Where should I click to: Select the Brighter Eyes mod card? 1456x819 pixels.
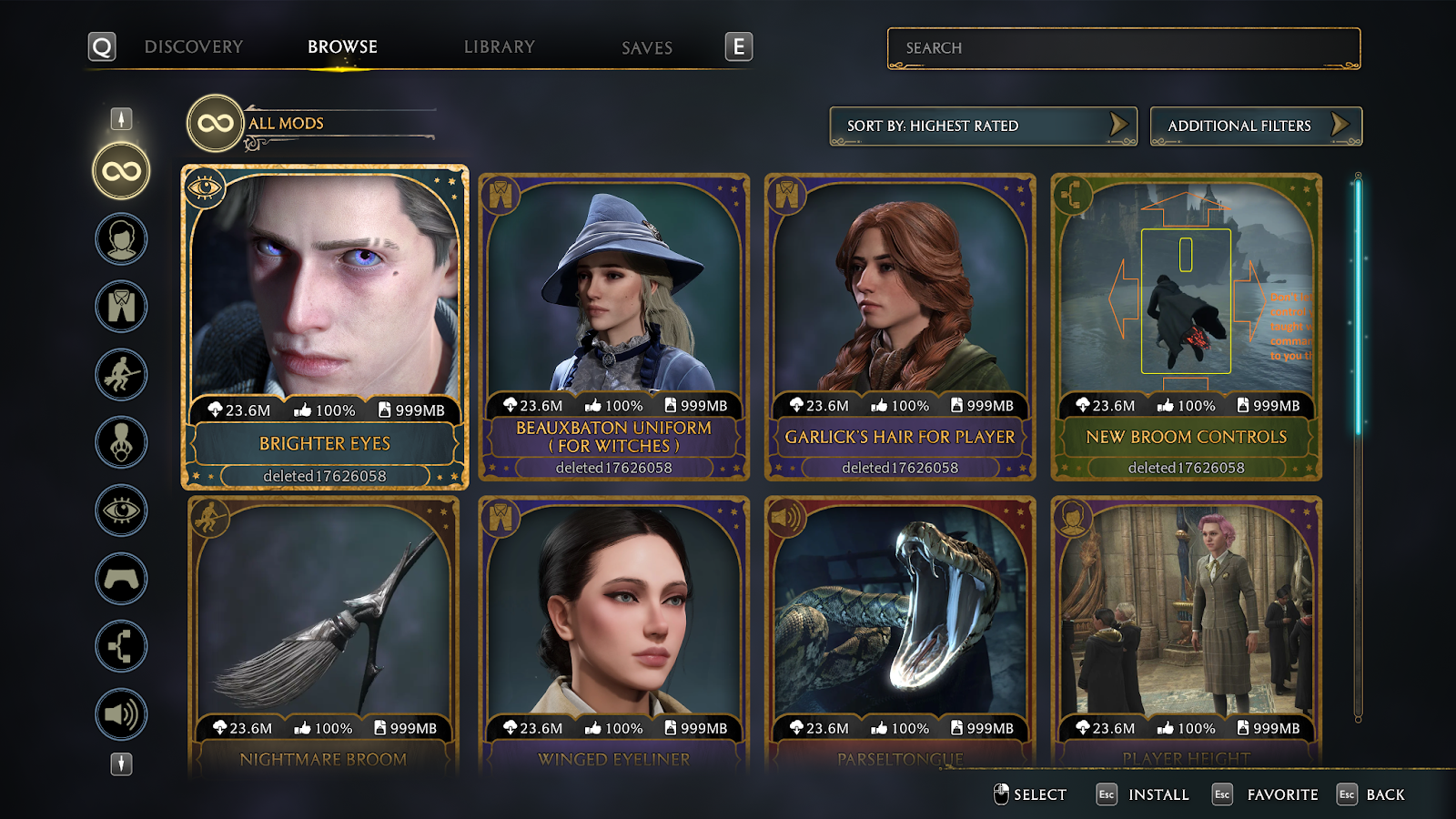pos(325,328)
